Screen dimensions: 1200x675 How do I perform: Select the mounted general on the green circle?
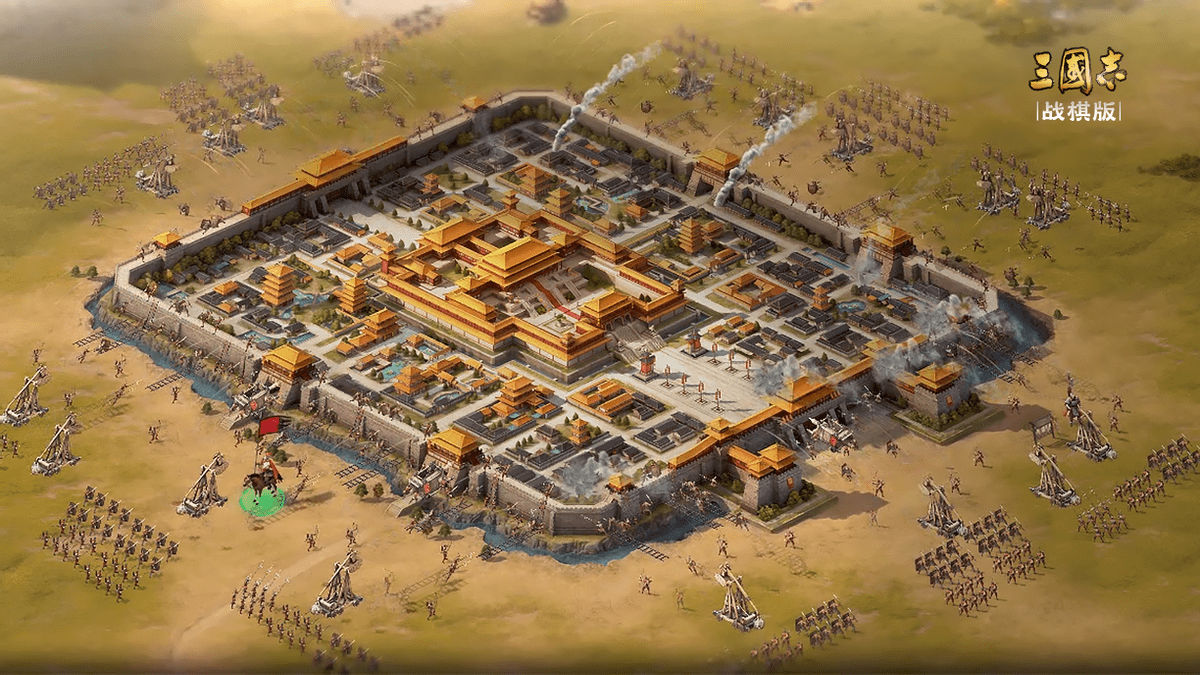[x=263, y=485]
